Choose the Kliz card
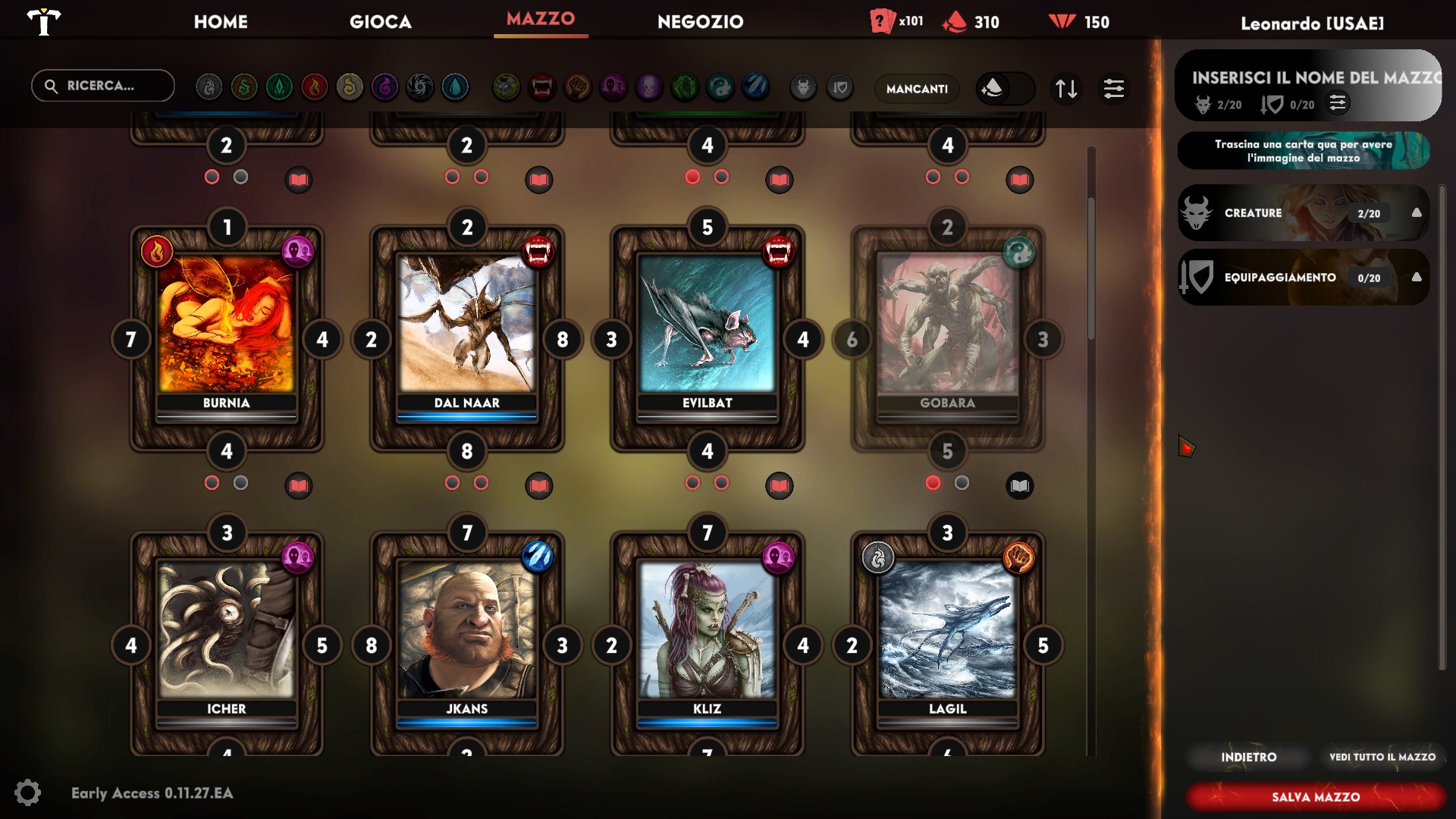Image resolution: width=1456 pixels, height=819 pixels. pos(707,632)
